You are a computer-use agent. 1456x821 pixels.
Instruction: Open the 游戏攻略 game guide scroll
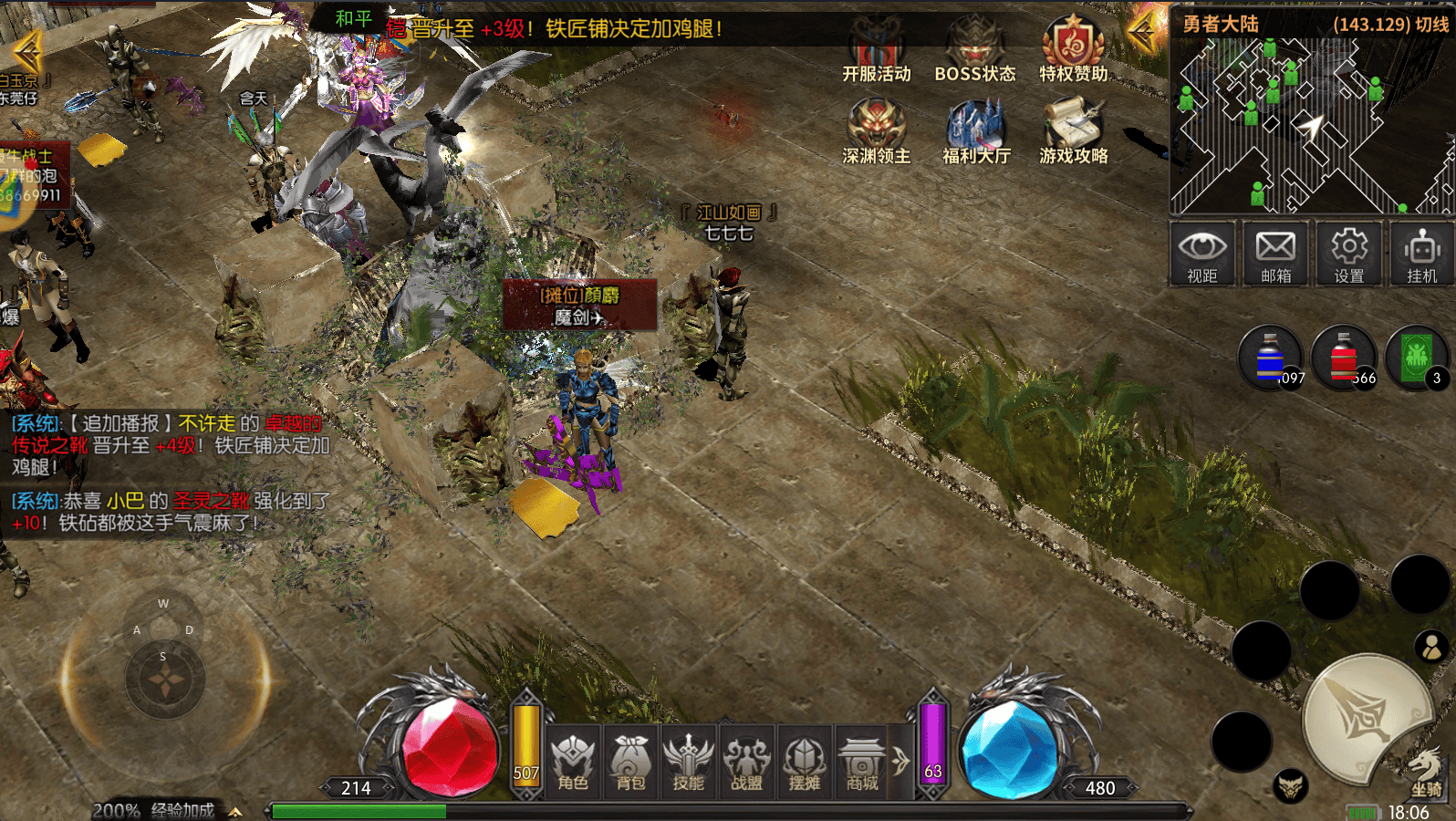[x=1073, y=131]
